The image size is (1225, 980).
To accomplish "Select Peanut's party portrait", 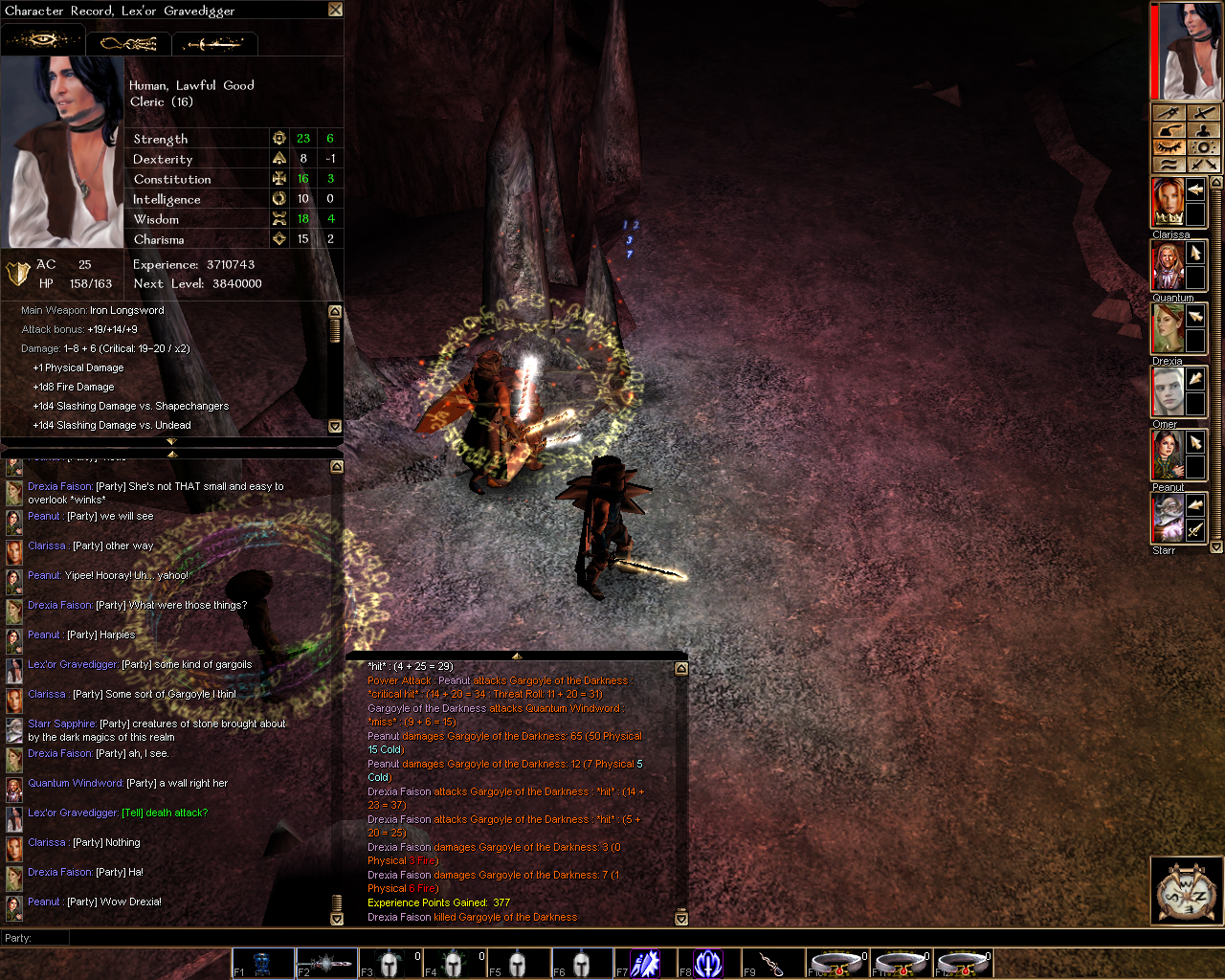I will 1167,455.
